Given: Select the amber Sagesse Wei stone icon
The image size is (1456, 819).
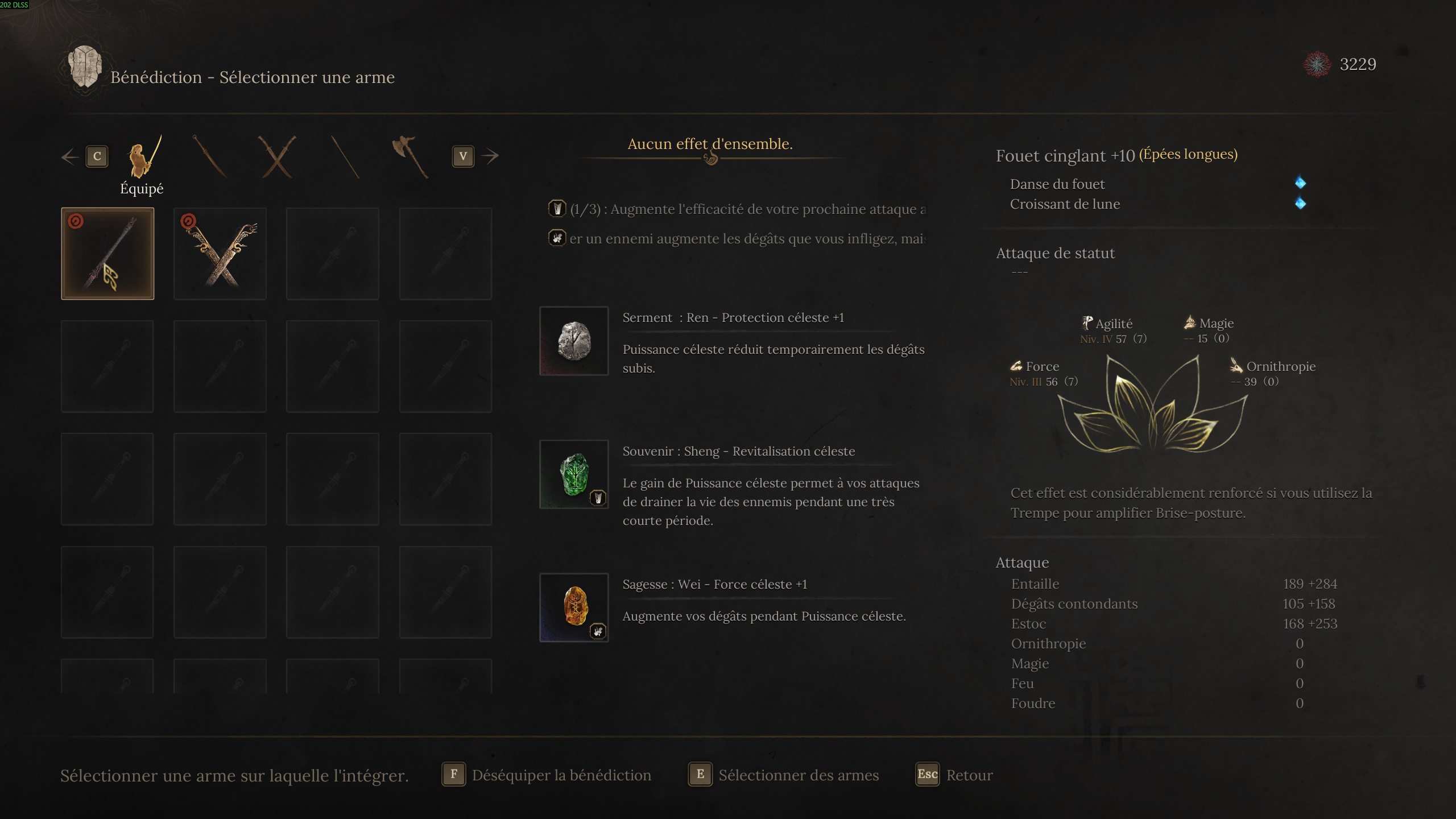Looking at the screenshot, I should (x=574, y=607).
